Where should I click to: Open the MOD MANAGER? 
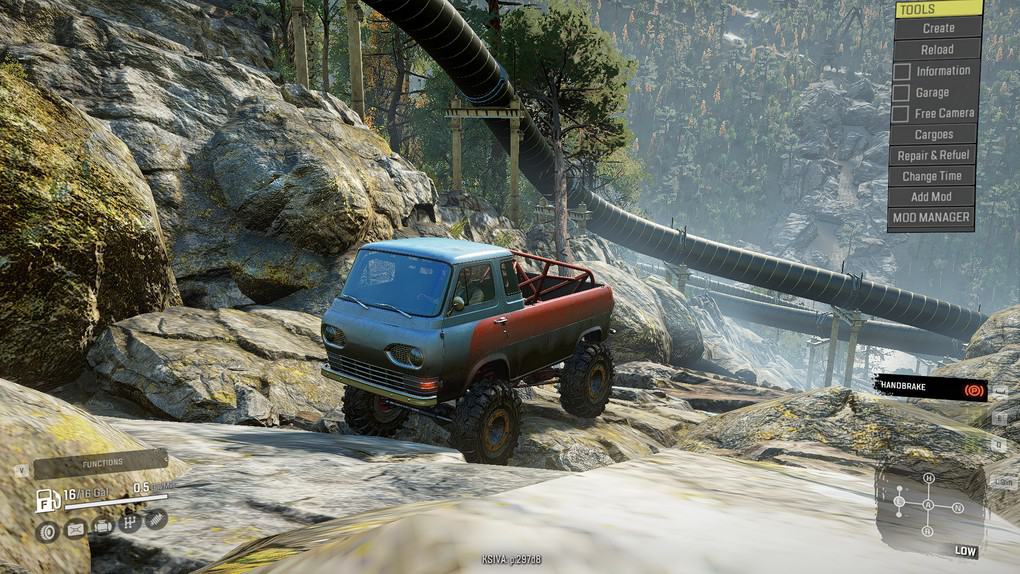pyautogui.click(x=931, y=217)
